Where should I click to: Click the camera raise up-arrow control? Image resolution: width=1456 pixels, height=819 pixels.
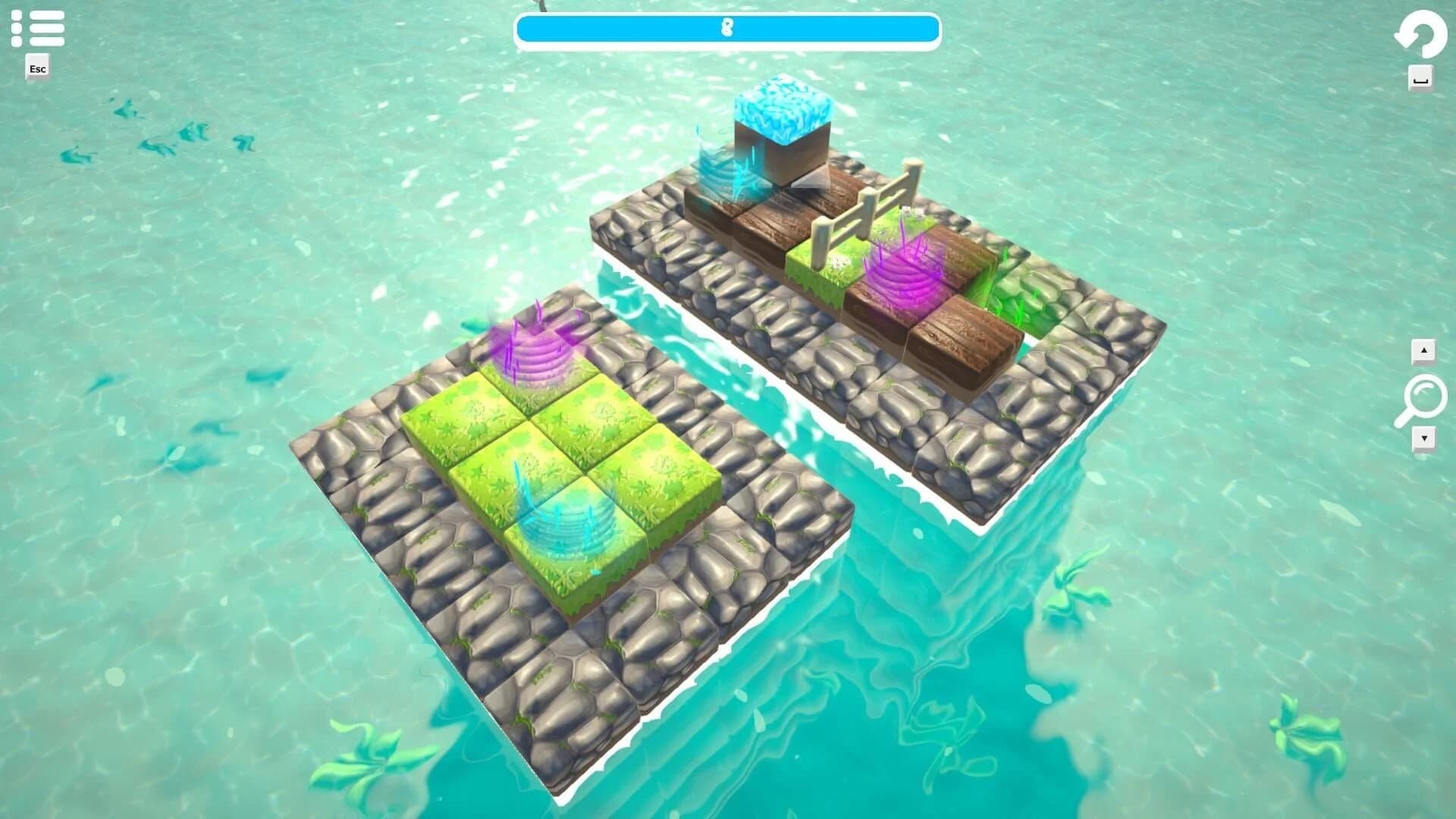(1424, 351)
